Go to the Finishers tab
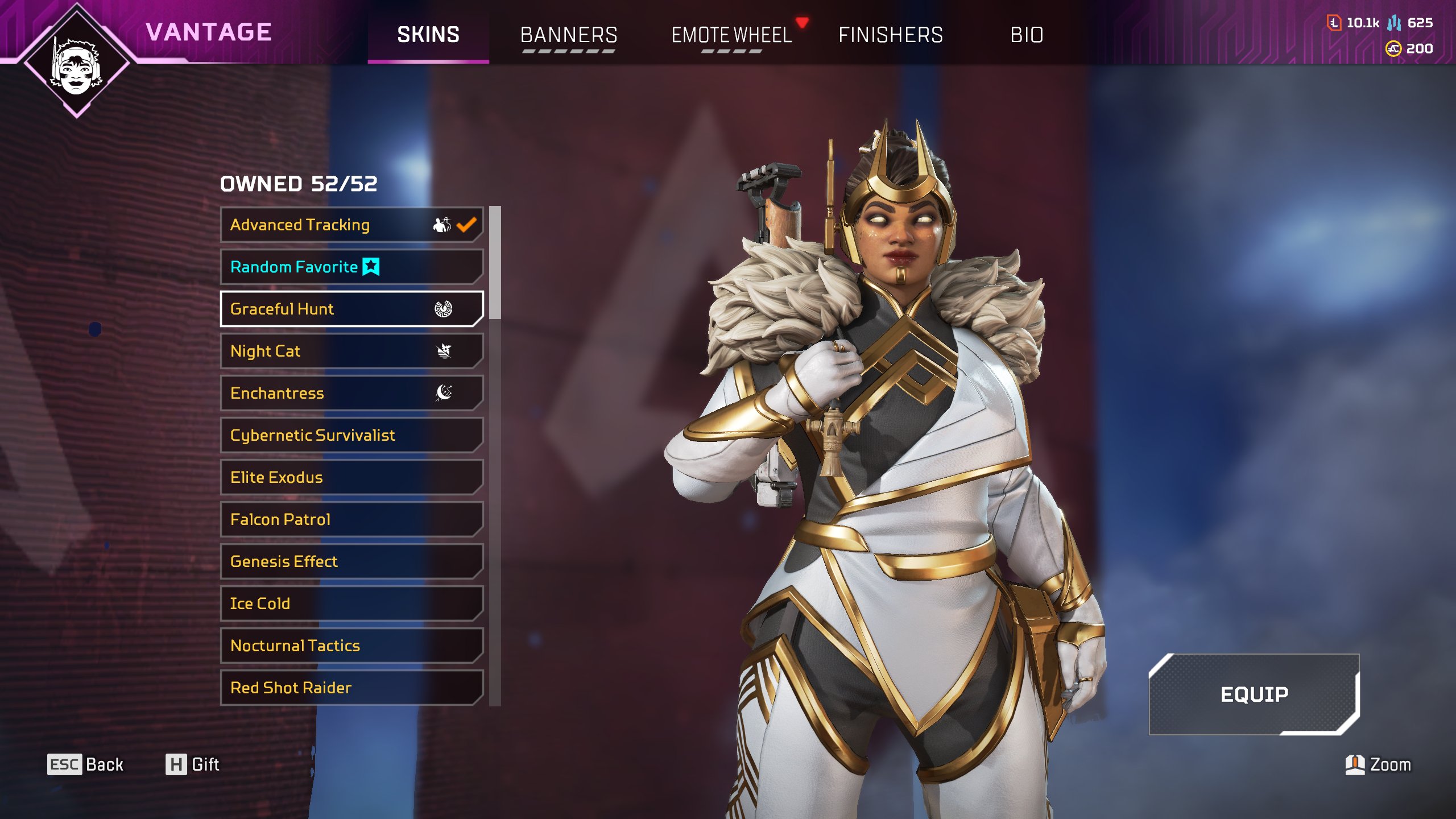Image resolution: width=1456 pixels, height=819 pixels. [890, 35]
